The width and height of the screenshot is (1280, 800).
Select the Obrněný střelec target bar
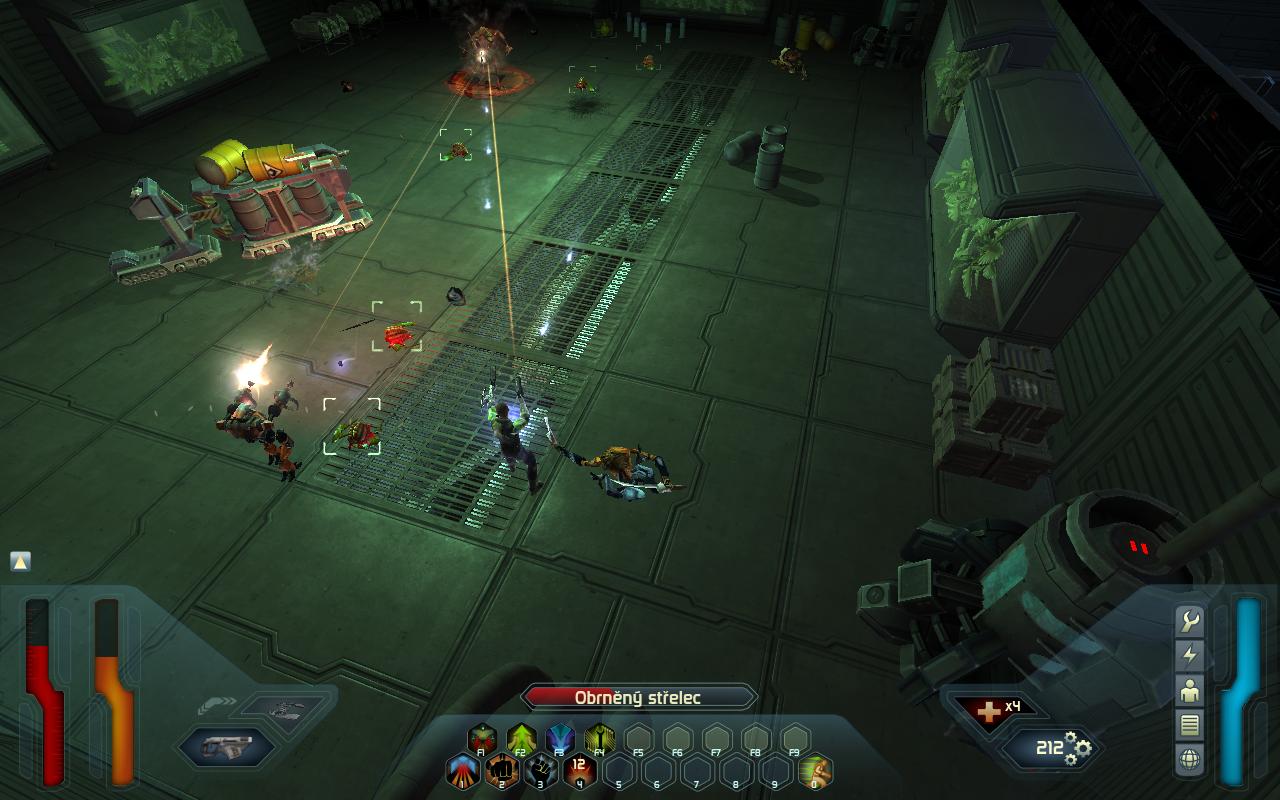pyautogui.click(x=638, y=698)
